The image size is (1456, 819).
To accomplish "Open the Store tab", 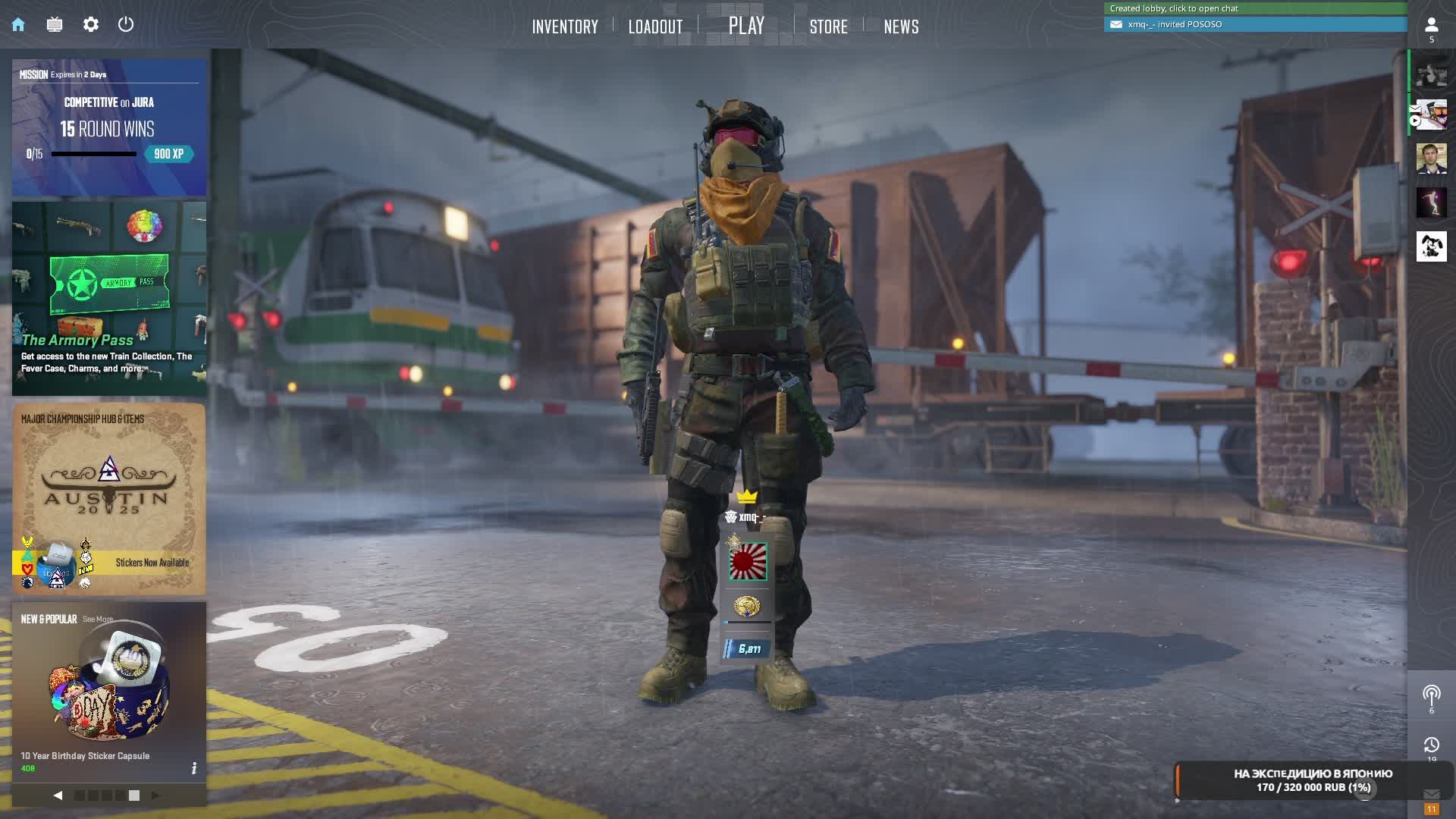I will point(828,27).
